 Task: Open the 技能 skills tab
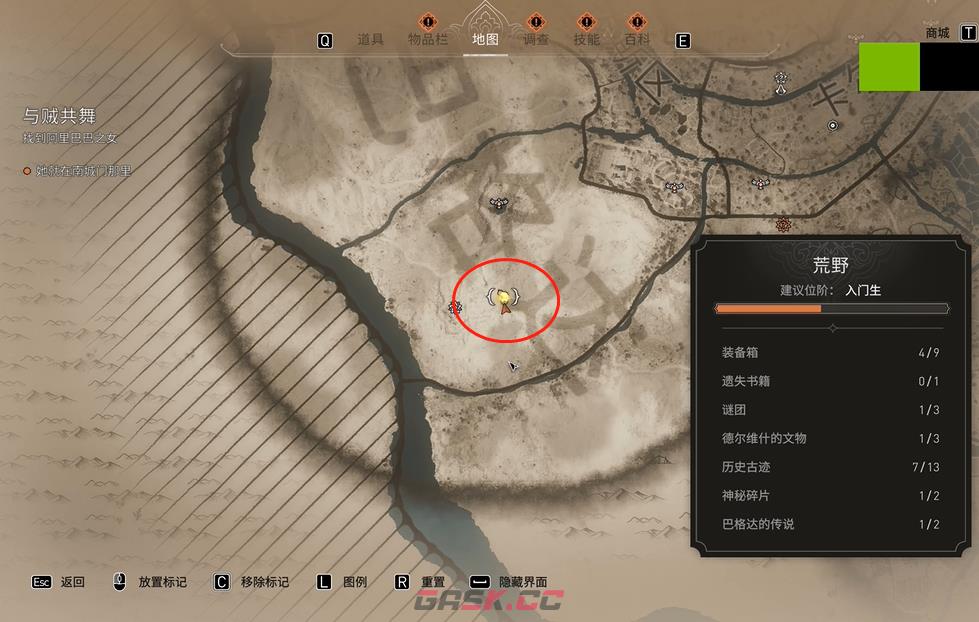[x=587, y=40]
